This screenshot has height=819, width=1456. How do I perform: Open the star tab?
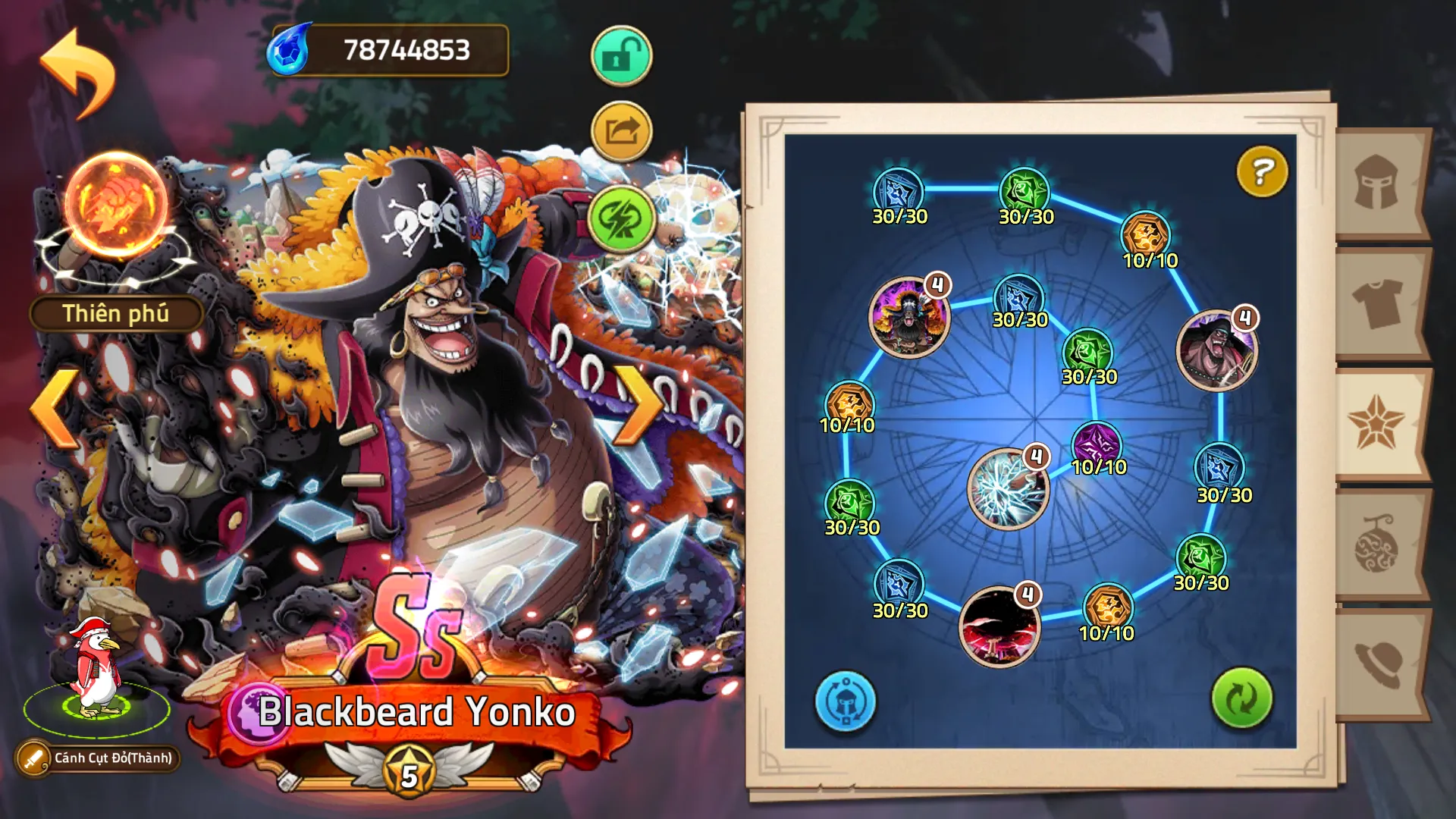pyautogui.click(x=1376, y=425)
